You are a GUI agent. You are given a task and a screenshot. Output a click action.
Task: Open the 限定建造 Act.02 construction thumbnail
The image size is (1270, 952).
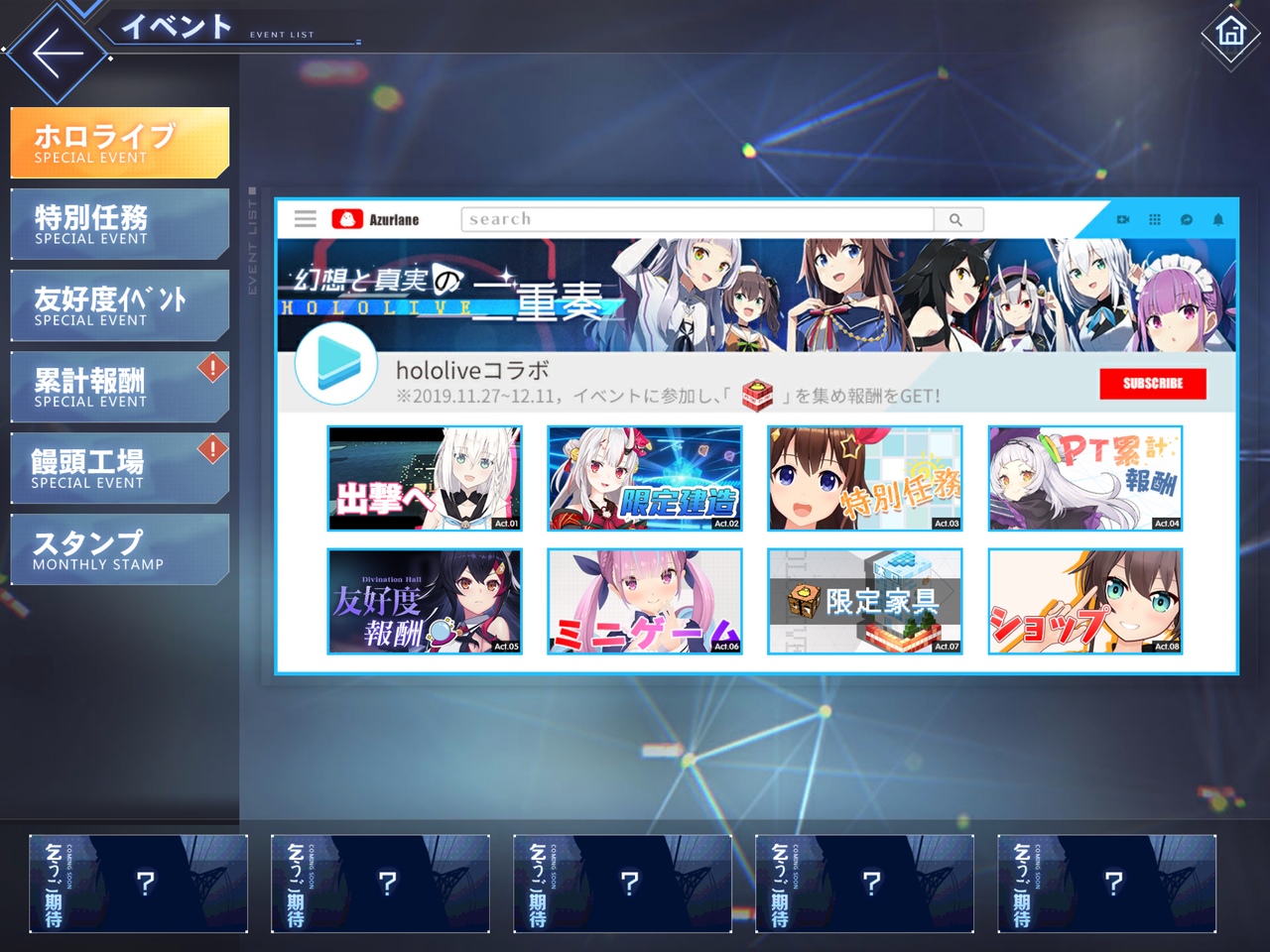pyautogui.click(x=644, y=479)
